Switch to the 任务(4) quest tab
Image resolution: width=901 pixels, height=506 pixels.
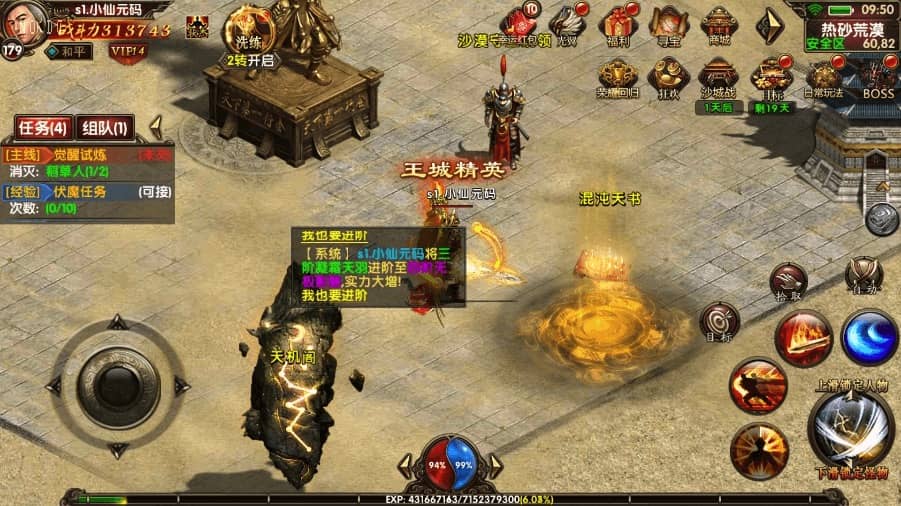(x=42, y=128)
